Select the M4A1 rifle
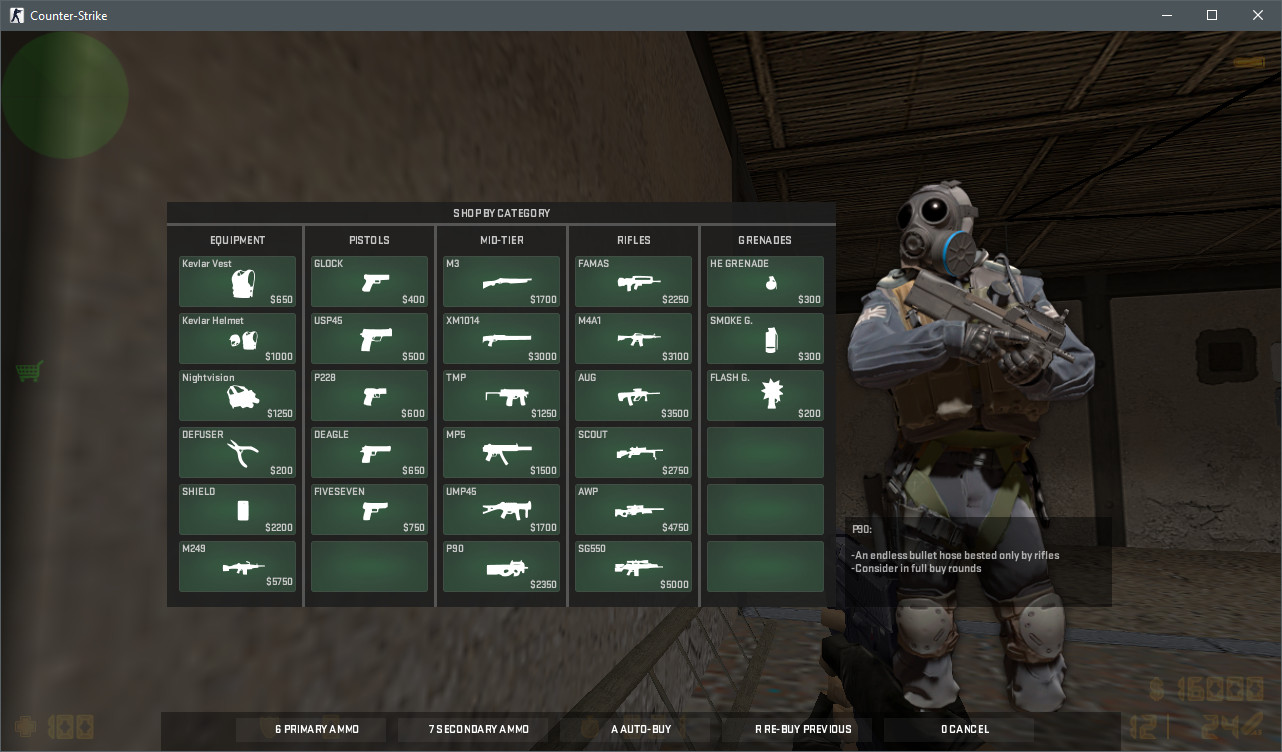This screenshot has height=752, width=1282. click(633, 338)
